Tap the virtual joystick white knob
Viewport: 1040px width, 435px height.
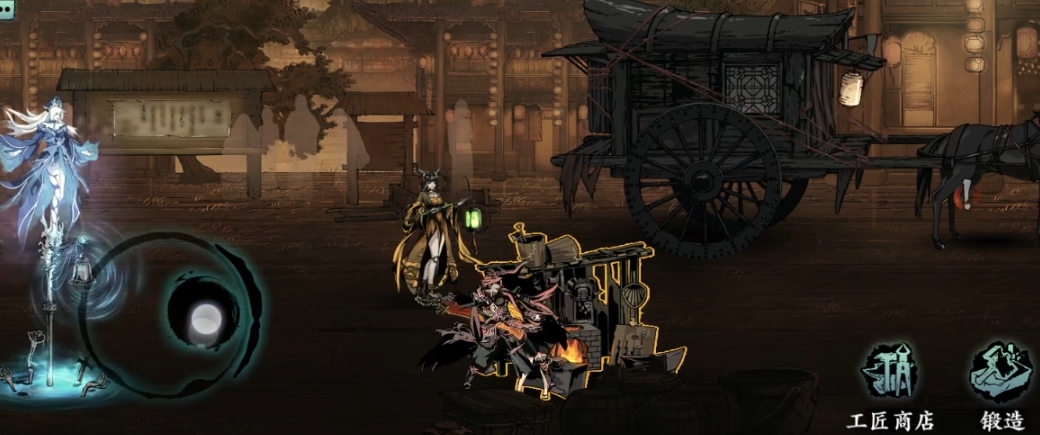(205, 319)
